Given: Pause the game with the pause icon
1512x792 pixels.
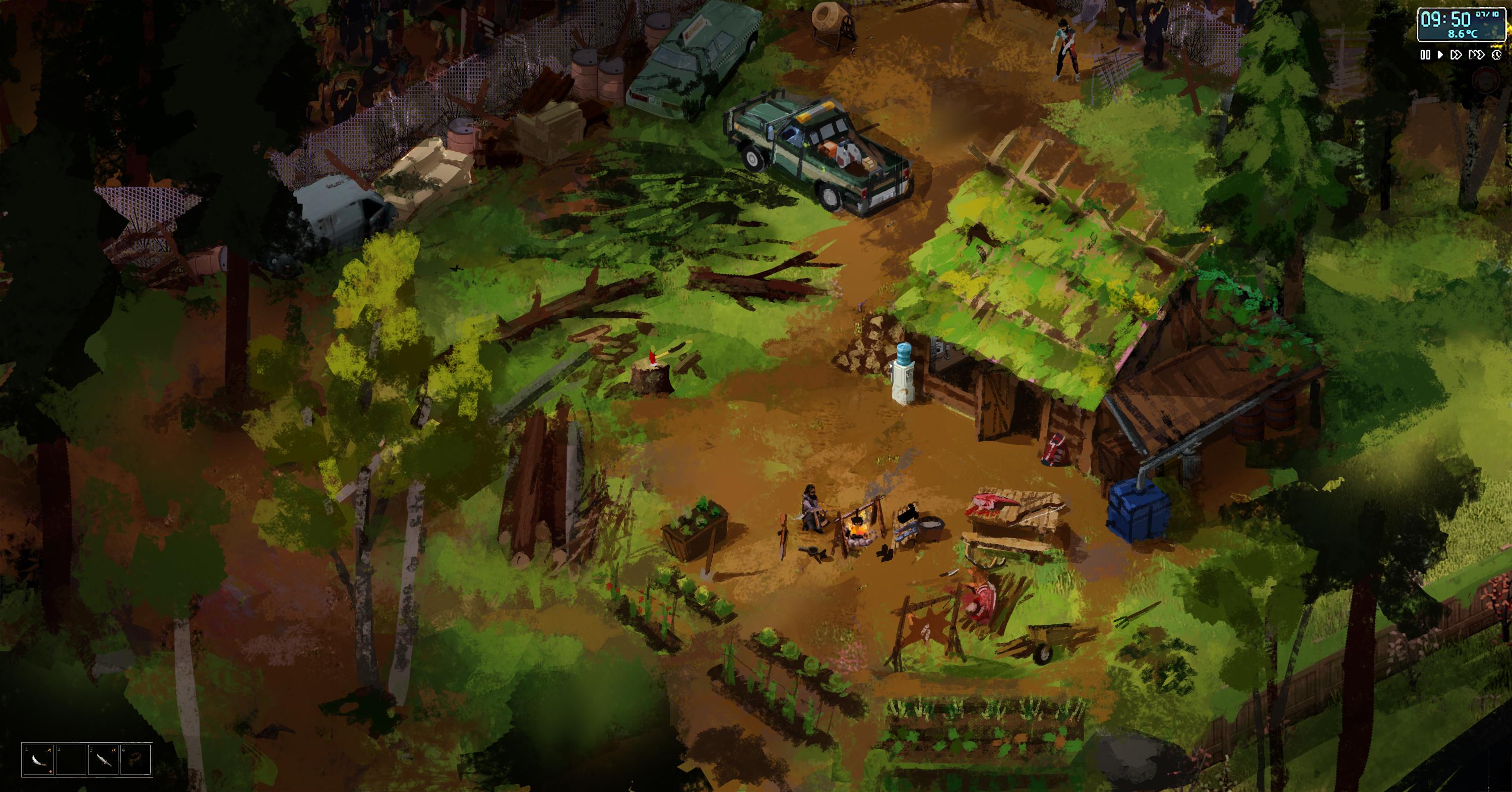Looking at the screenshot, I should coord(1426,54).
